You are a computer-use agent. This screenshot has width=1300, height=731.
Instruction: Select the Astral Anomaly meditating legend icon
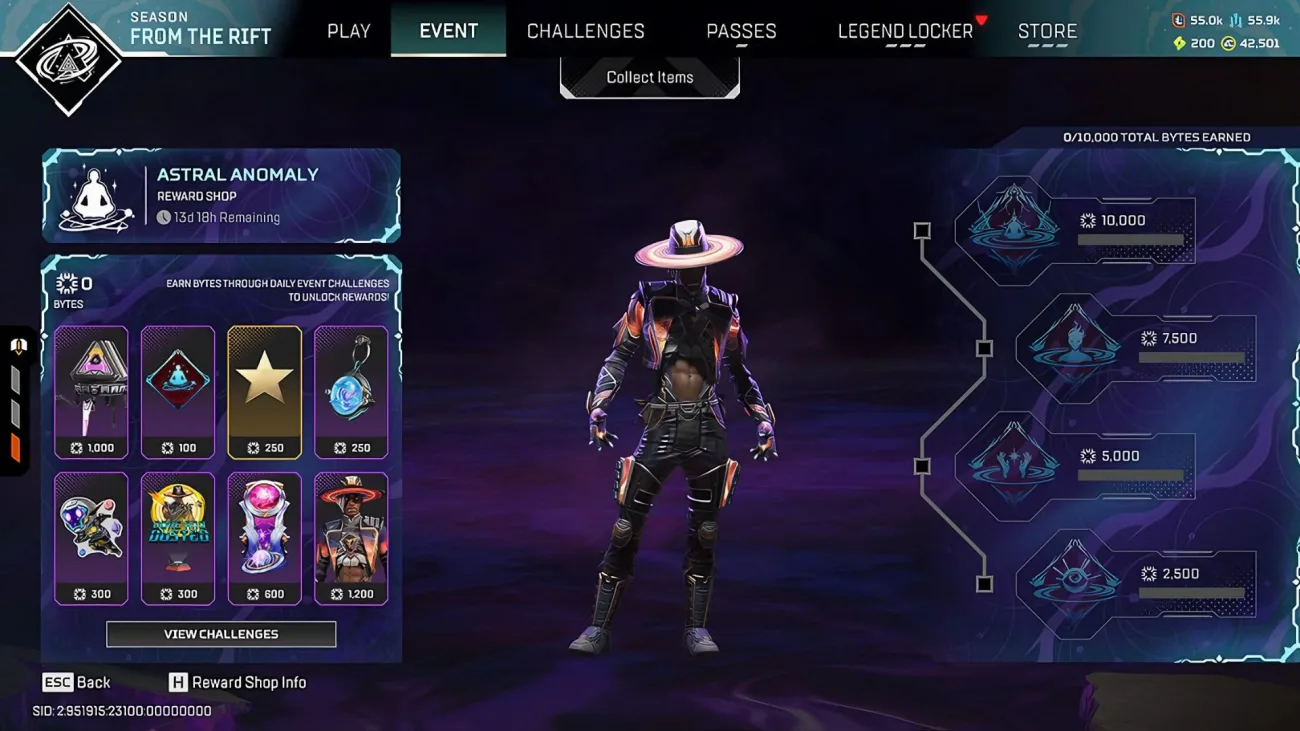pyautogui.click(x=92, y=195)
